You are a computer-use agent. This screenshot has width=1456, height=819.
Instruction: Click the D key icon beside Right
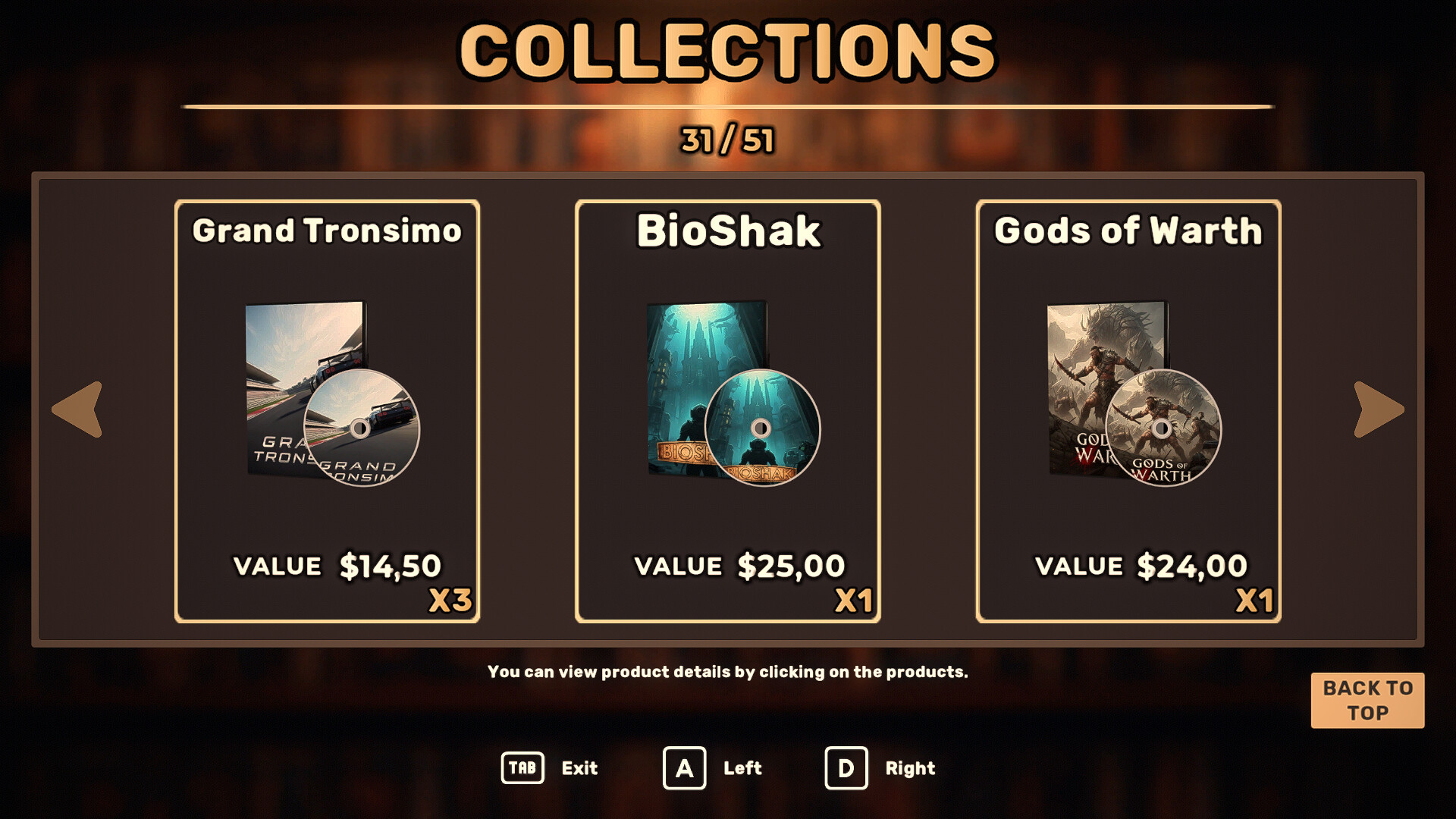pos(846,768)
